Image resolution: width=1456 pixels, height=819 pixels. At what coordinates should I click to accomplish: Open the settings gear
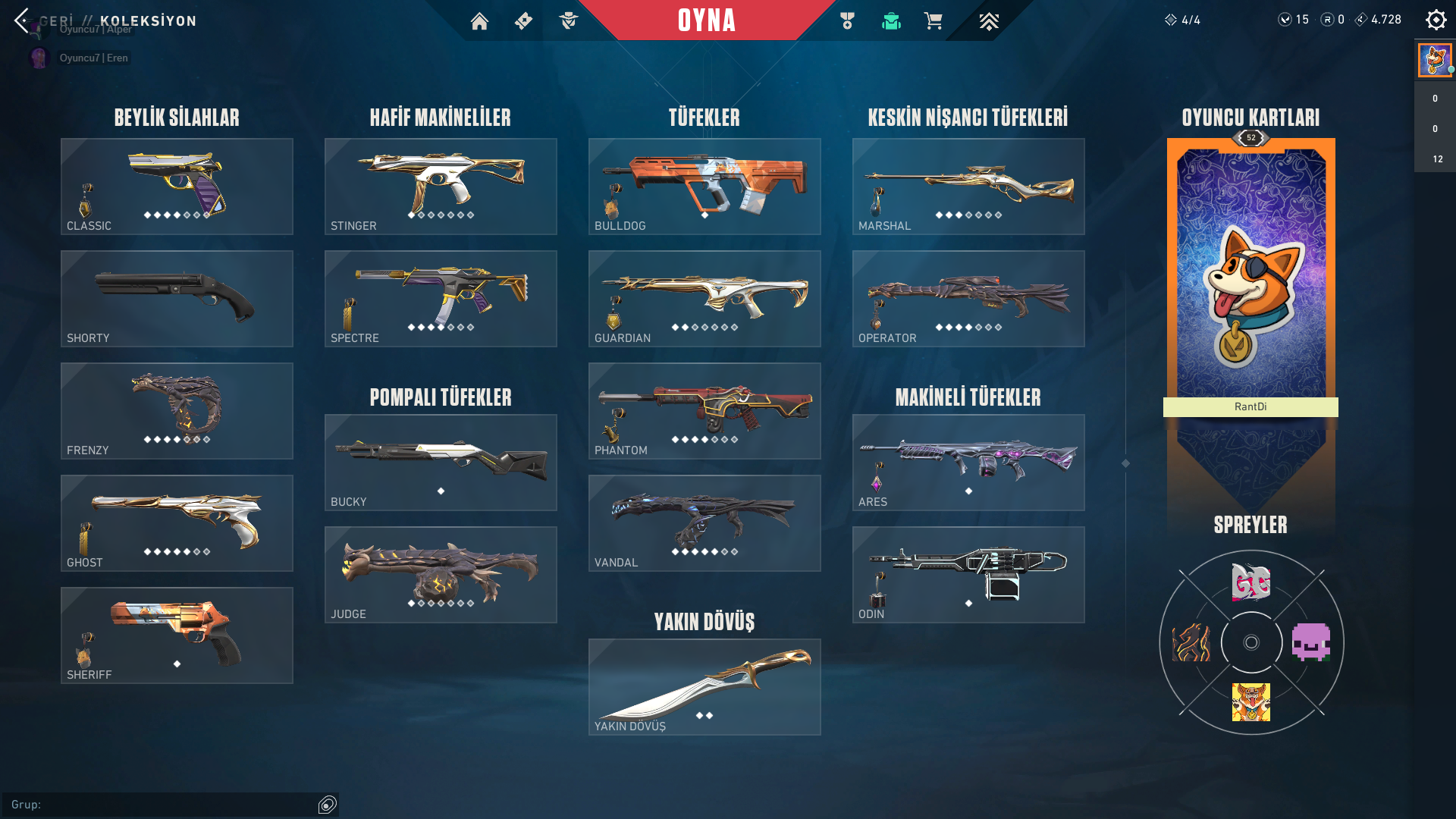(1436, 20)
